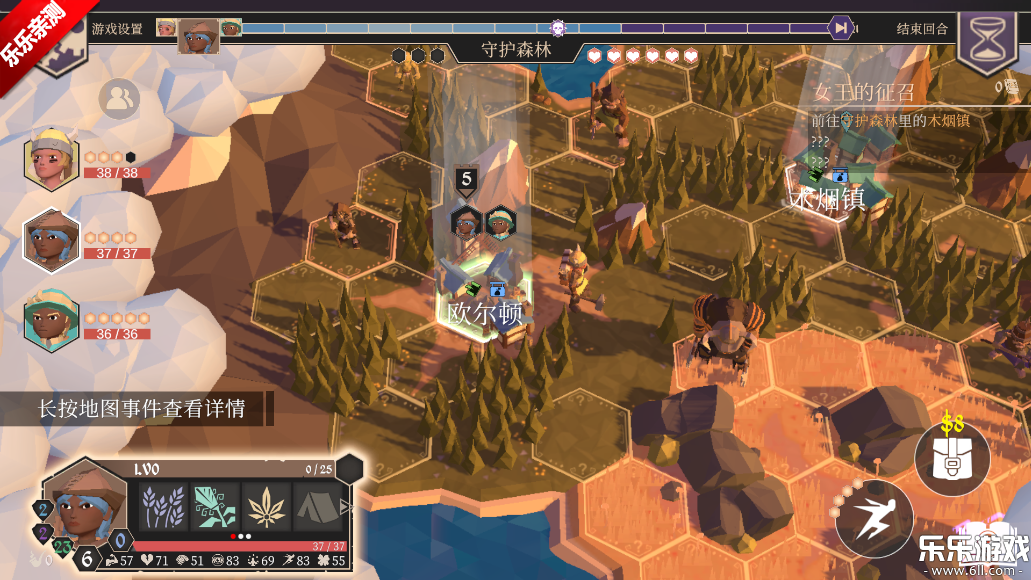Click the 结束回合 end turn label
The width and height of the screenshot is (1031, 580).
pos(922,29)
